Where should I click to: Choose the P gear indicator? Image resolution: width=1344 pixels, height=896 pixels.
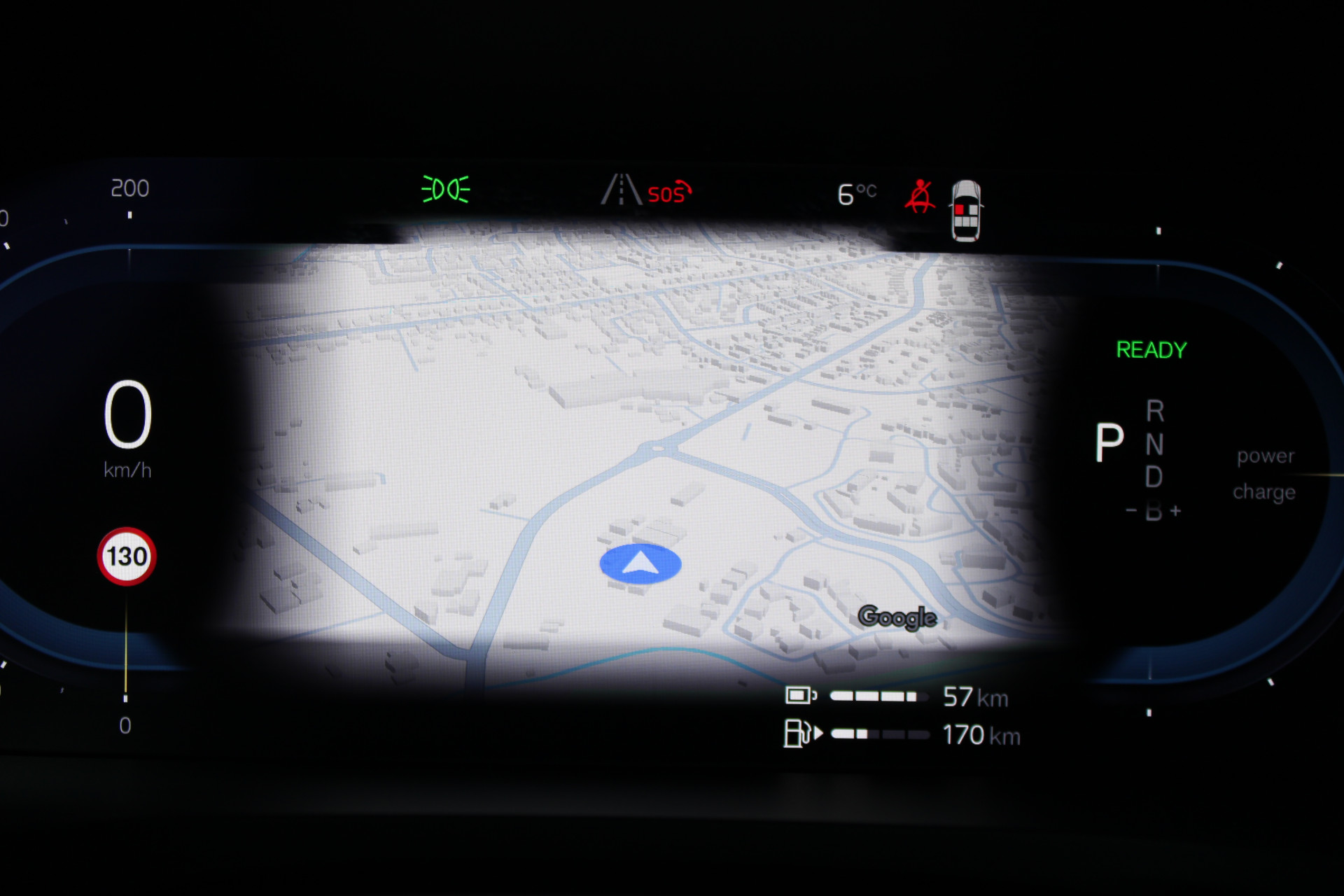tap(1109, 443)
